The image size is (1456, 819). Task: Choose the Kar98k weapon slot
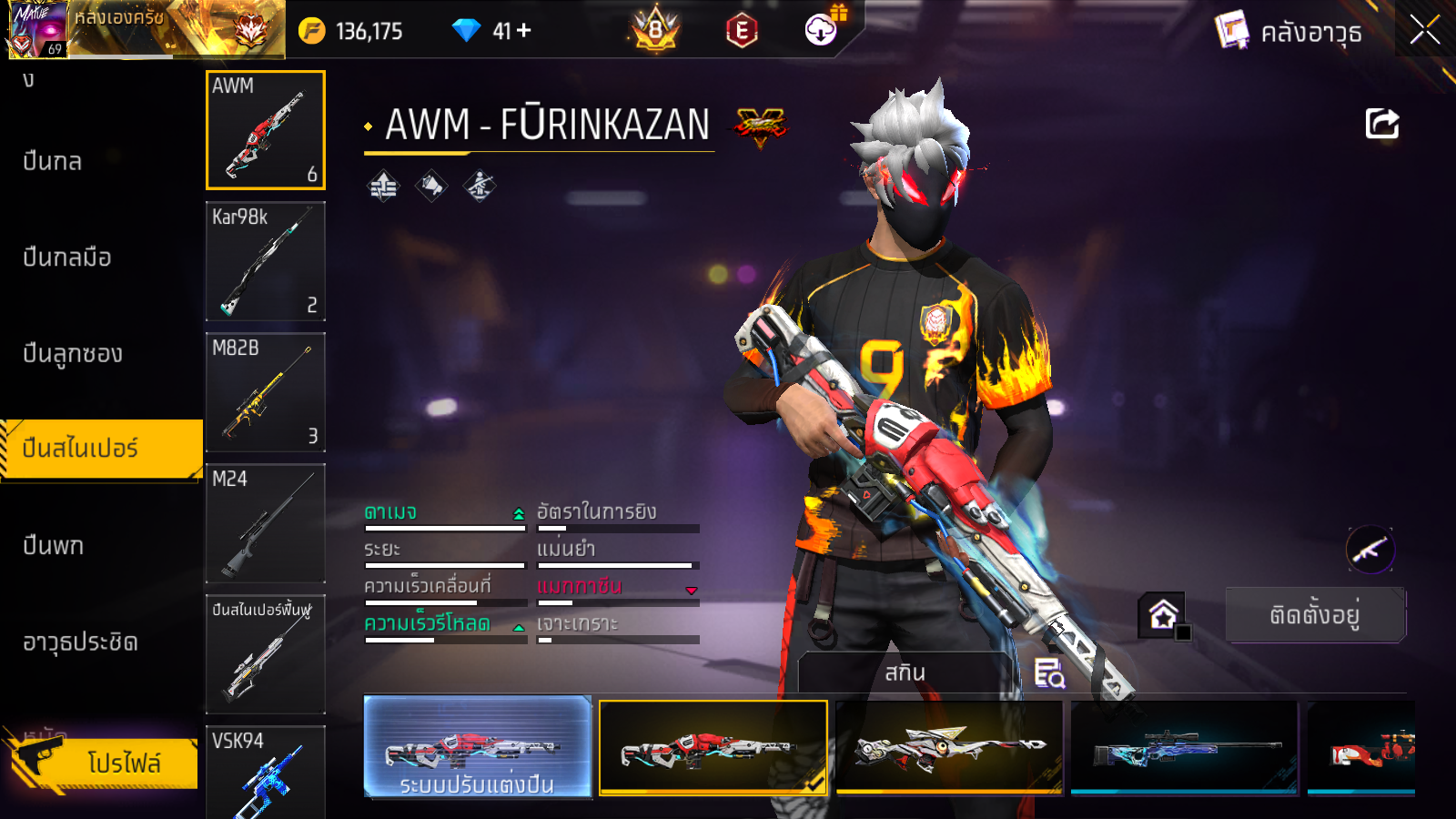click(266, 261)
